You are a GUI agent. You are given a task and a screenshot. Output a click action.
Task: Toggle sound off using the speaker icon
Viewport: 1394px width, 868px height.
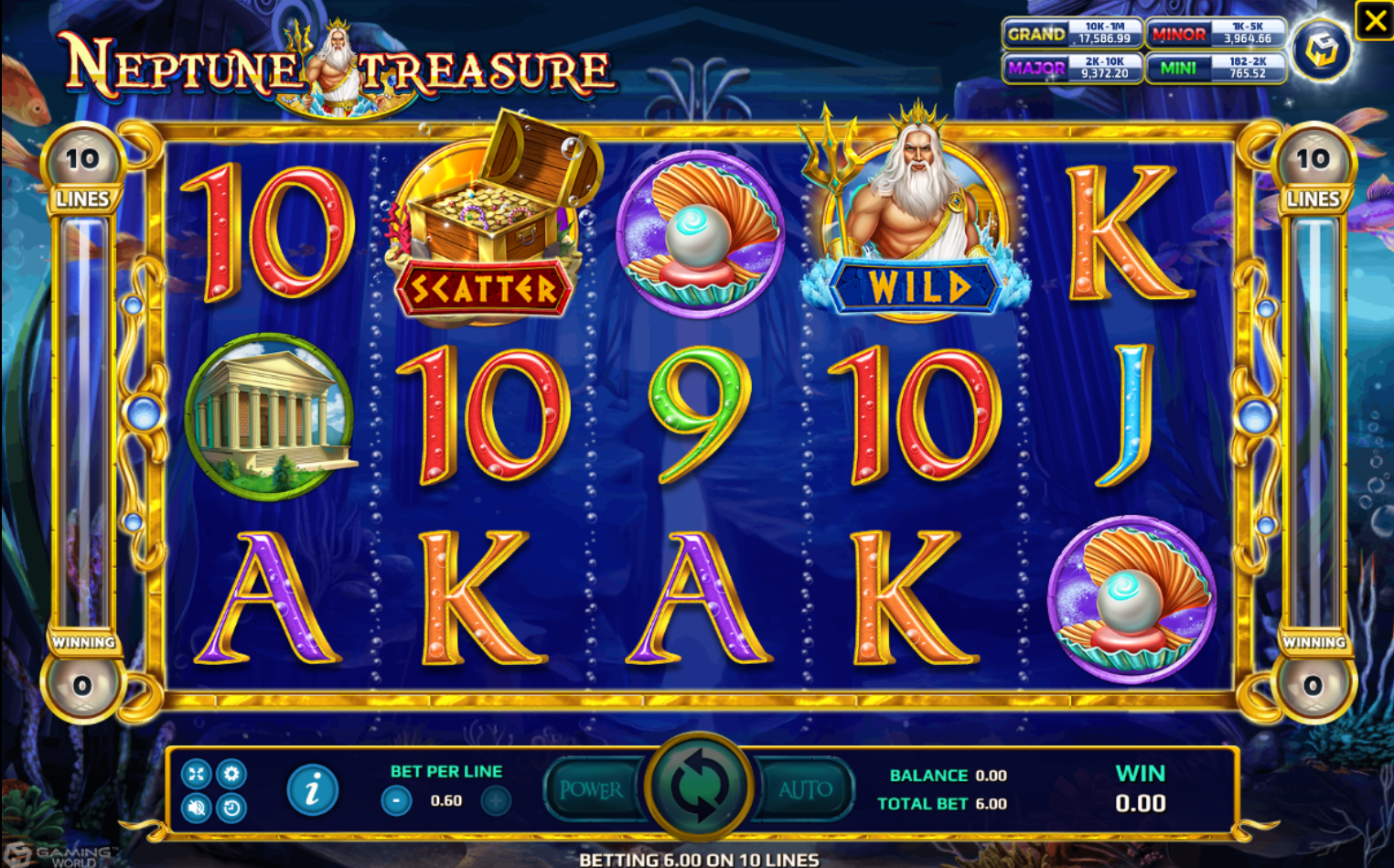195,809
